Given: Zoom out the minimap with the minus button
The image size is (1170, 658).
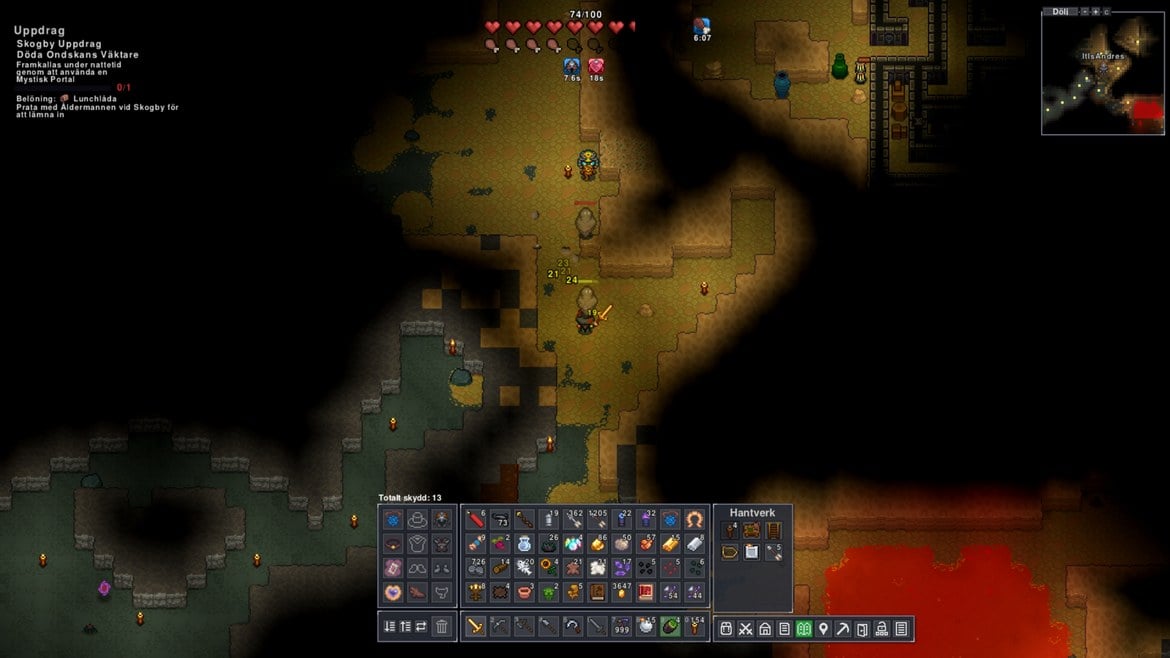Looking at the screenshot, I should [1083, 11].
